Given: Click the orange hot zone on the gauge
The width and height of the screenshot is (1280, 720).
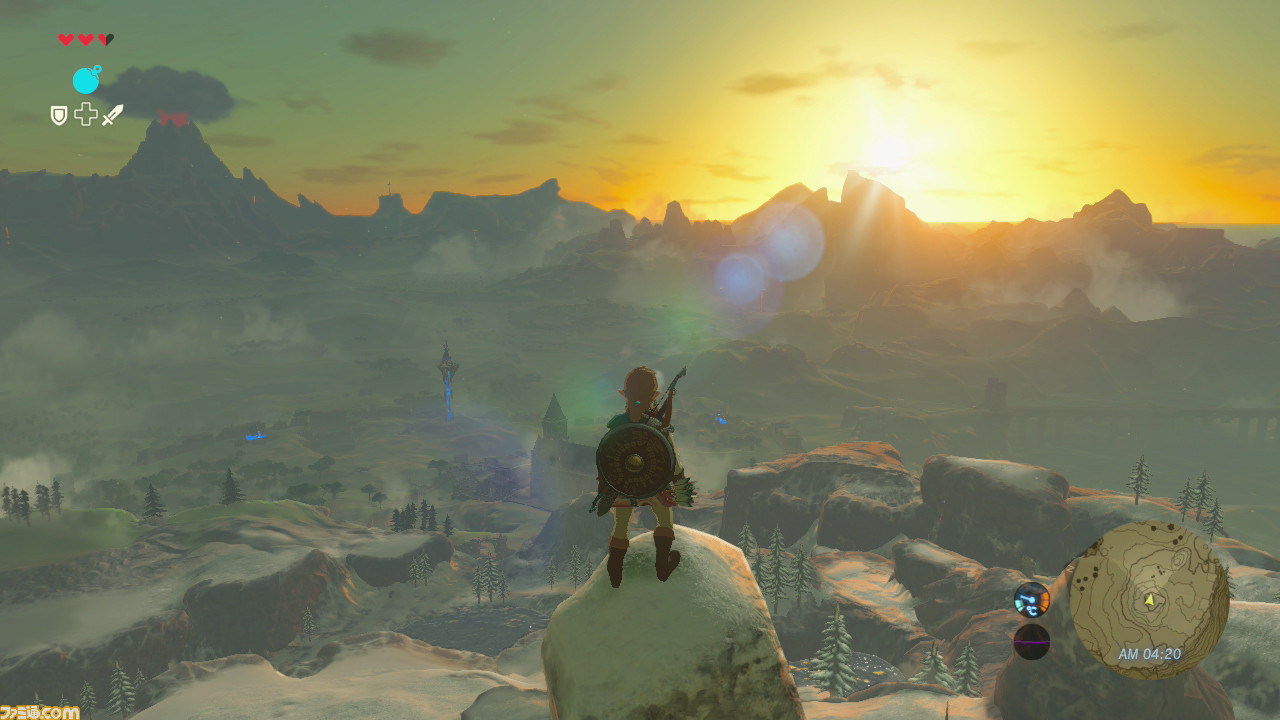Looking at the screenshot, I should pyautogui.click(x=1046, y=602).
